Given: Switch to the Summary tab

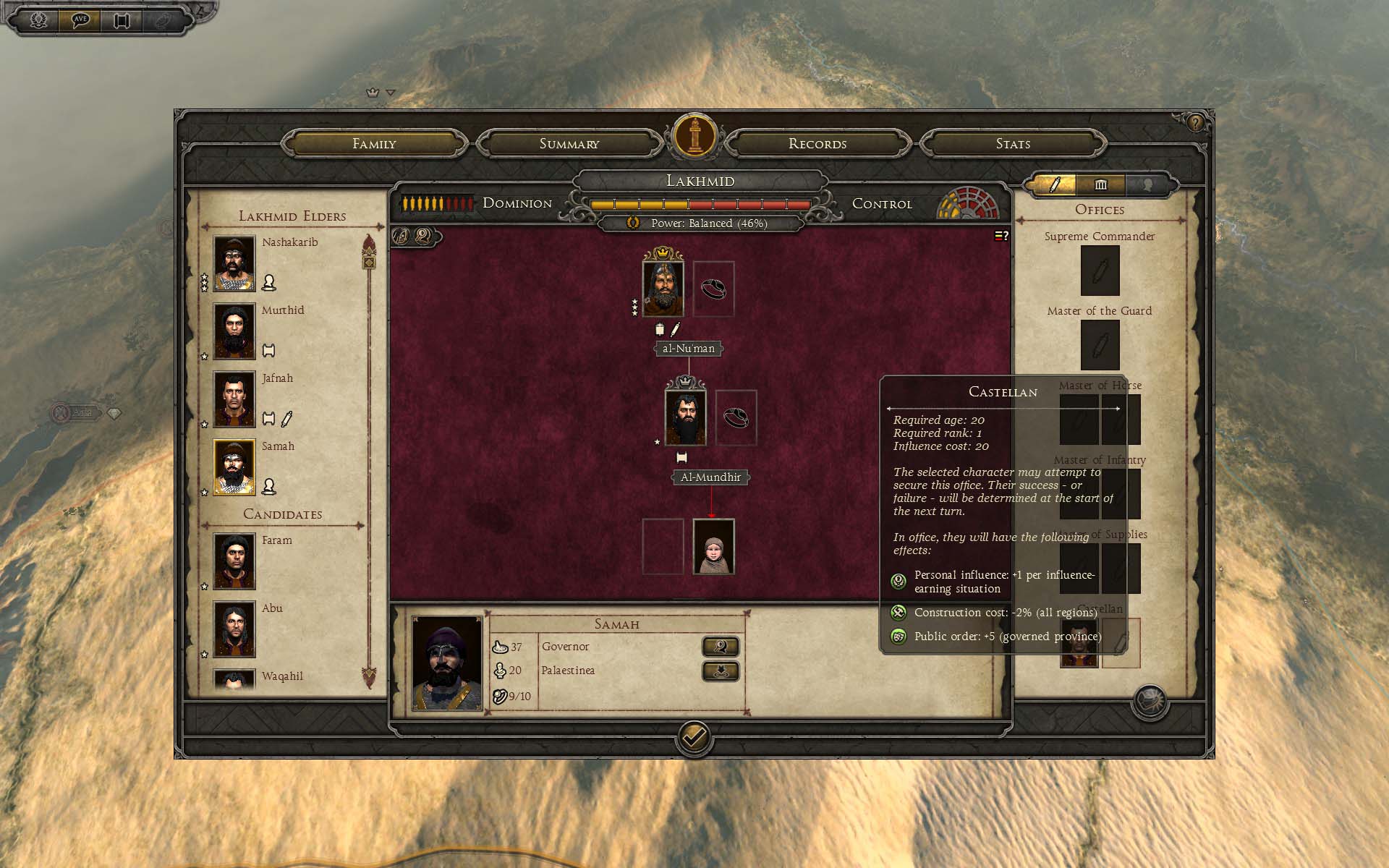Looking at the screenshot, I should [569, 144].
